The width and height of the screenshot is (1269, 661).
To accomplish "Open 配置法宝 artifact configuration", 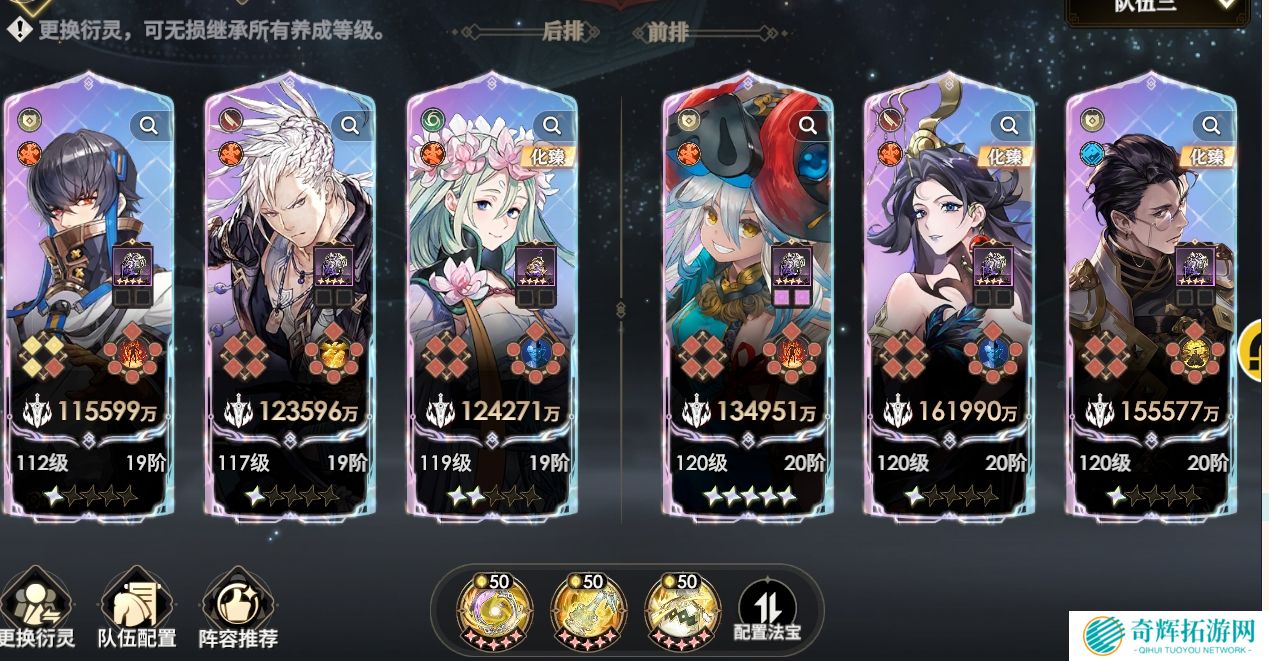I will point(767,610).
